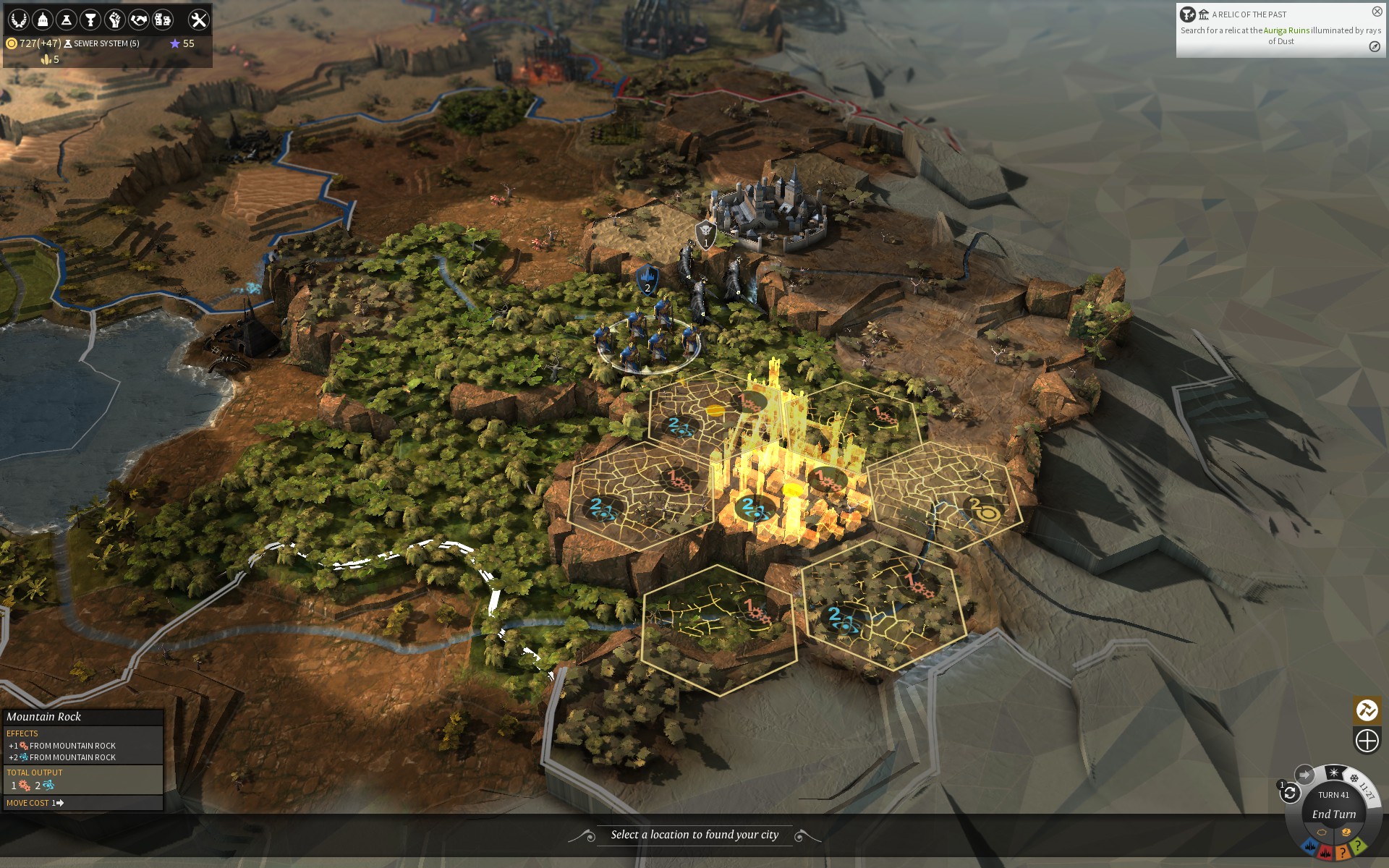Select the green unknown empire banner
This screenshot has width=1389, height=868.
pos(1359,845)
